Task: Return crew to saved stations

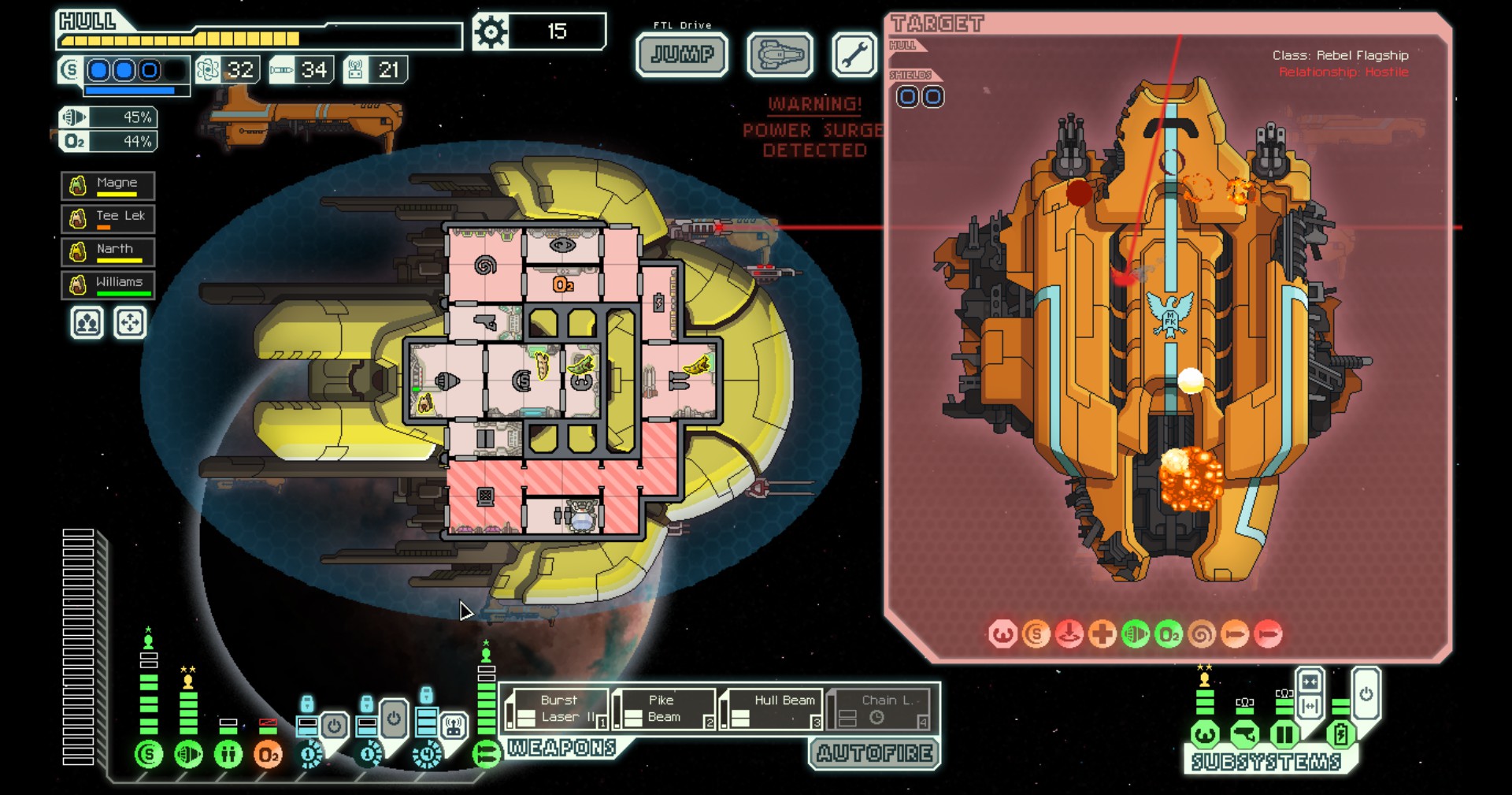Action: click(x=130, y=323)
